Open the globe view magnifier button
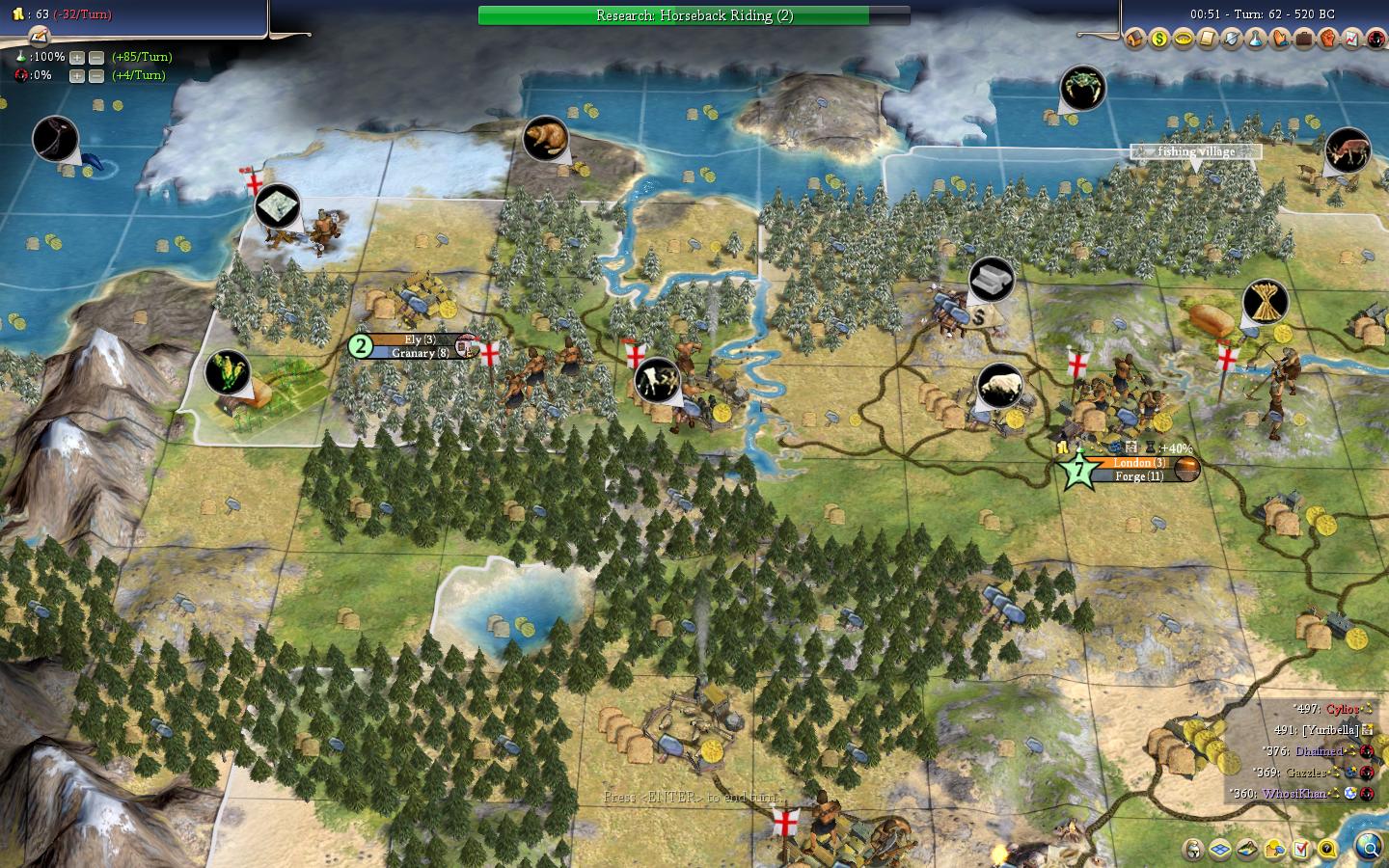Viewport: 1389px width, 868px height. [1368, 848]
